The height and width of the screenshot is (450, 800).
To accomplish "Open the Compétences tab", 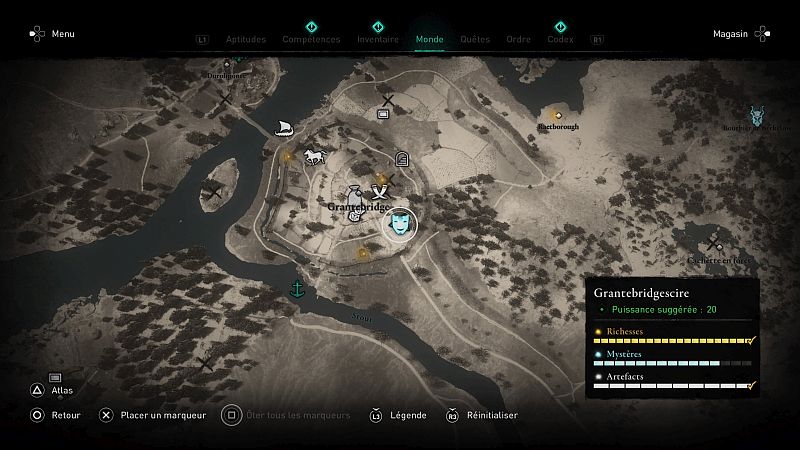I will click(311, 40).
